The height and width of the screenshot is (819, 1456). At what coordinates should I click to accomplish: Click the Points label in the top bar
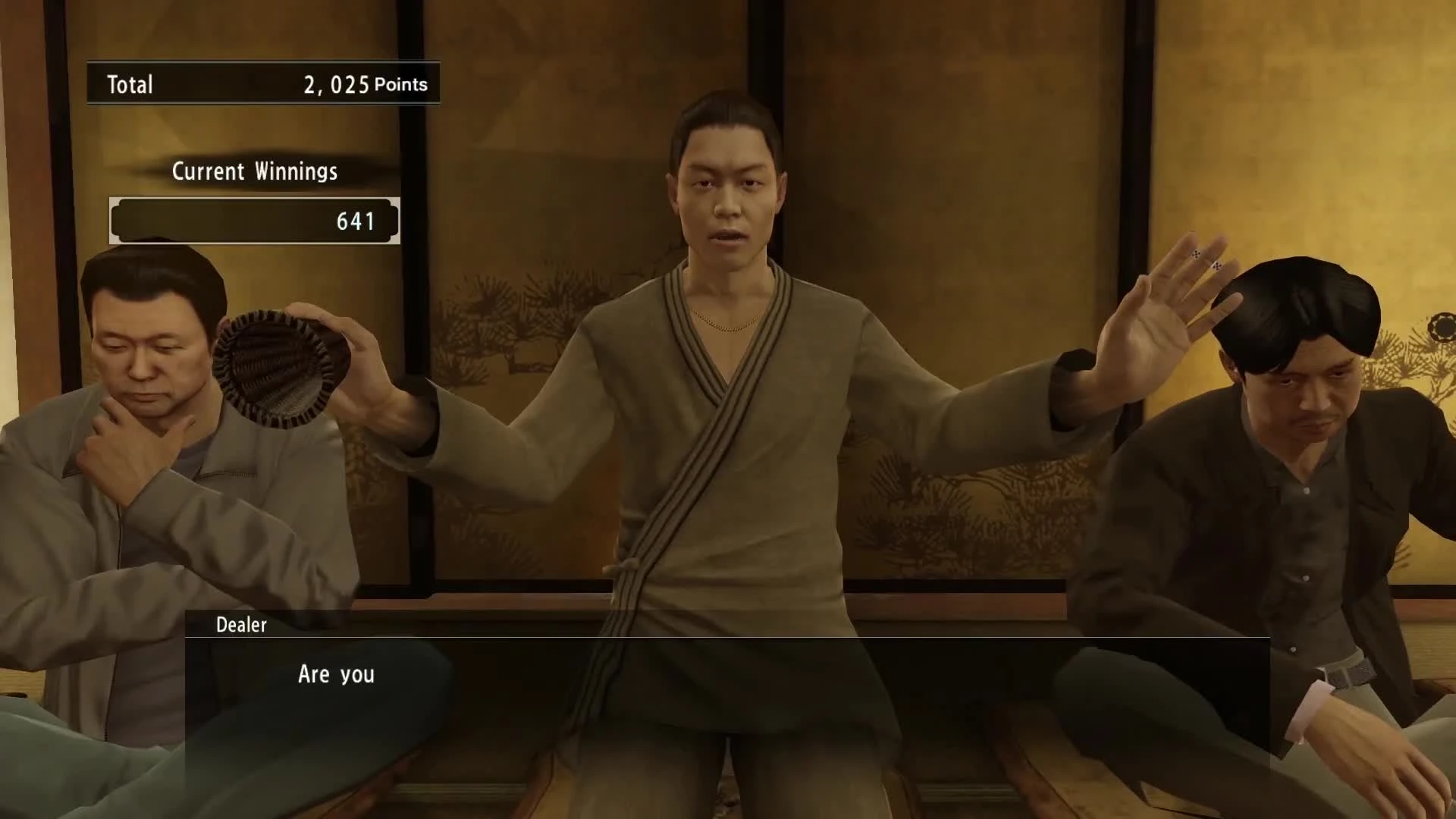tap(401, 85)
